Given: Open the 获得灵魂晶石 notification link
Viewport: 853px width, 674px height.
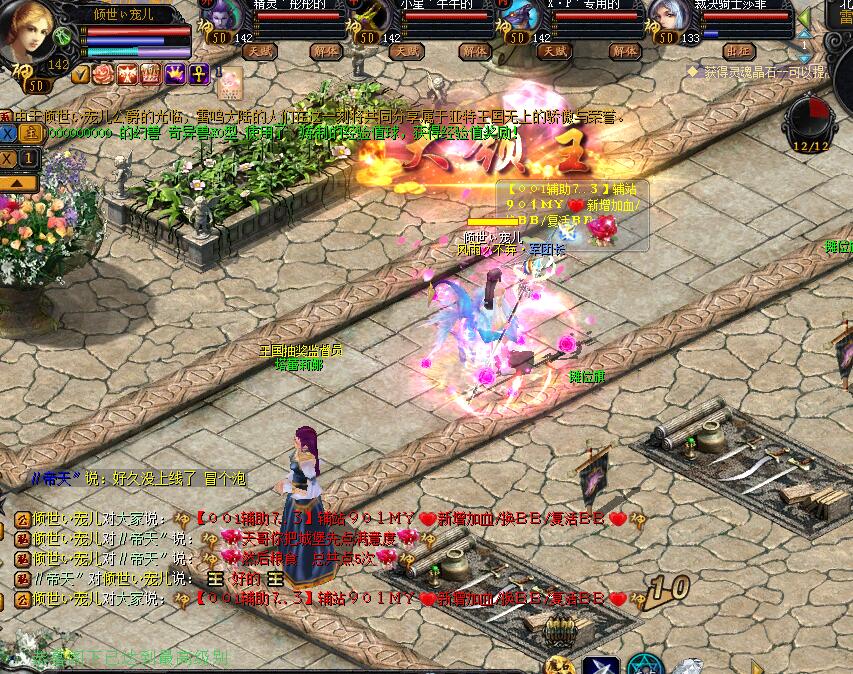Looking at the screenshot, I should click(x=762, y=72).
